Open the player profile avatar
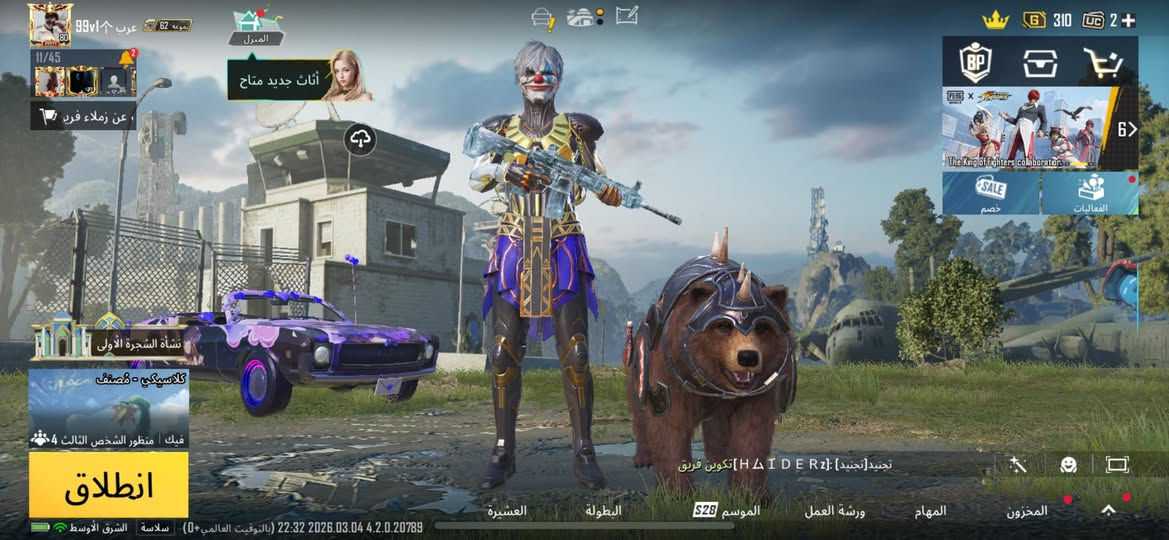The image size is (1169, 540). (x=50, y=24)
